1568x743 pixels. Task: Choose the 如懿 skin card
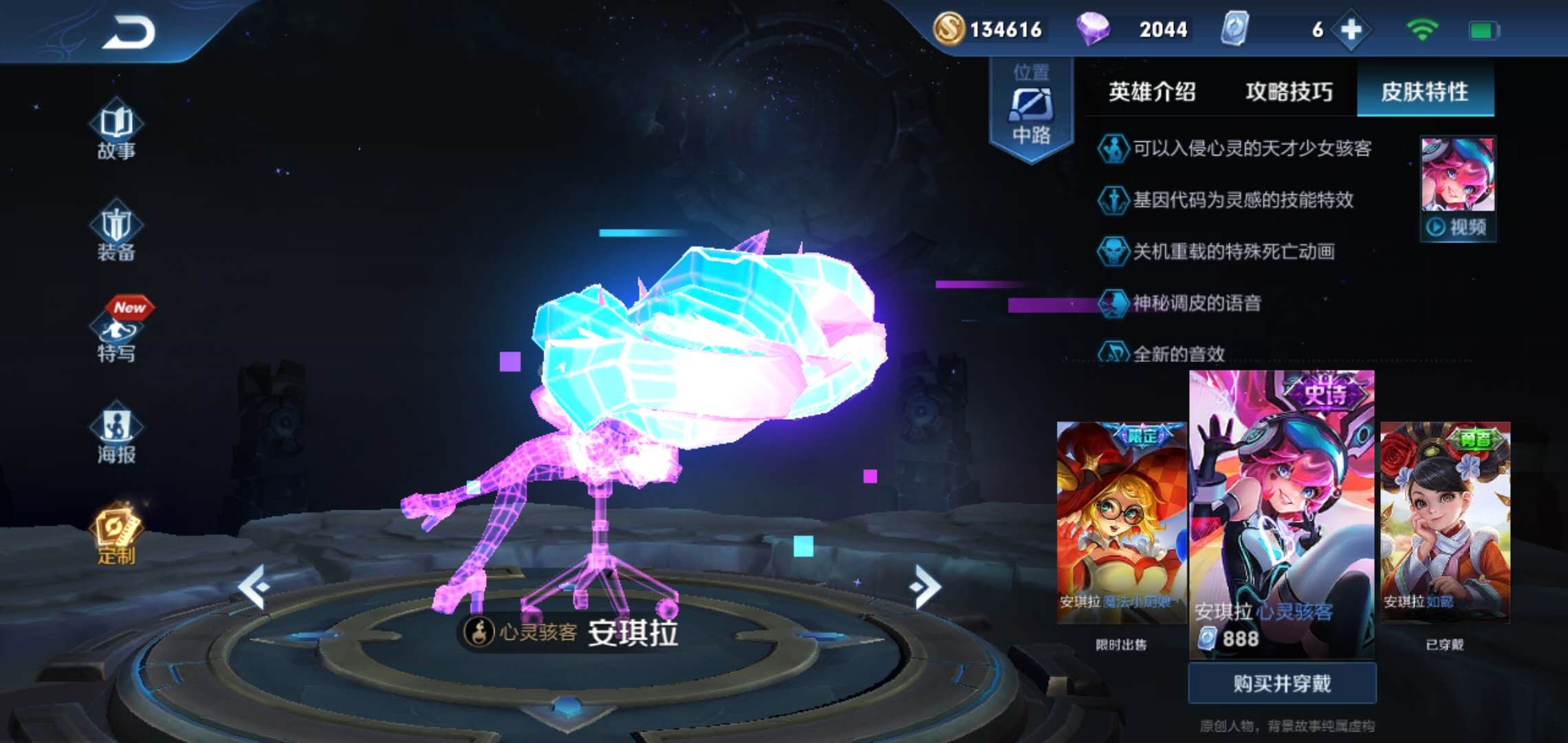click(1445, 523)
